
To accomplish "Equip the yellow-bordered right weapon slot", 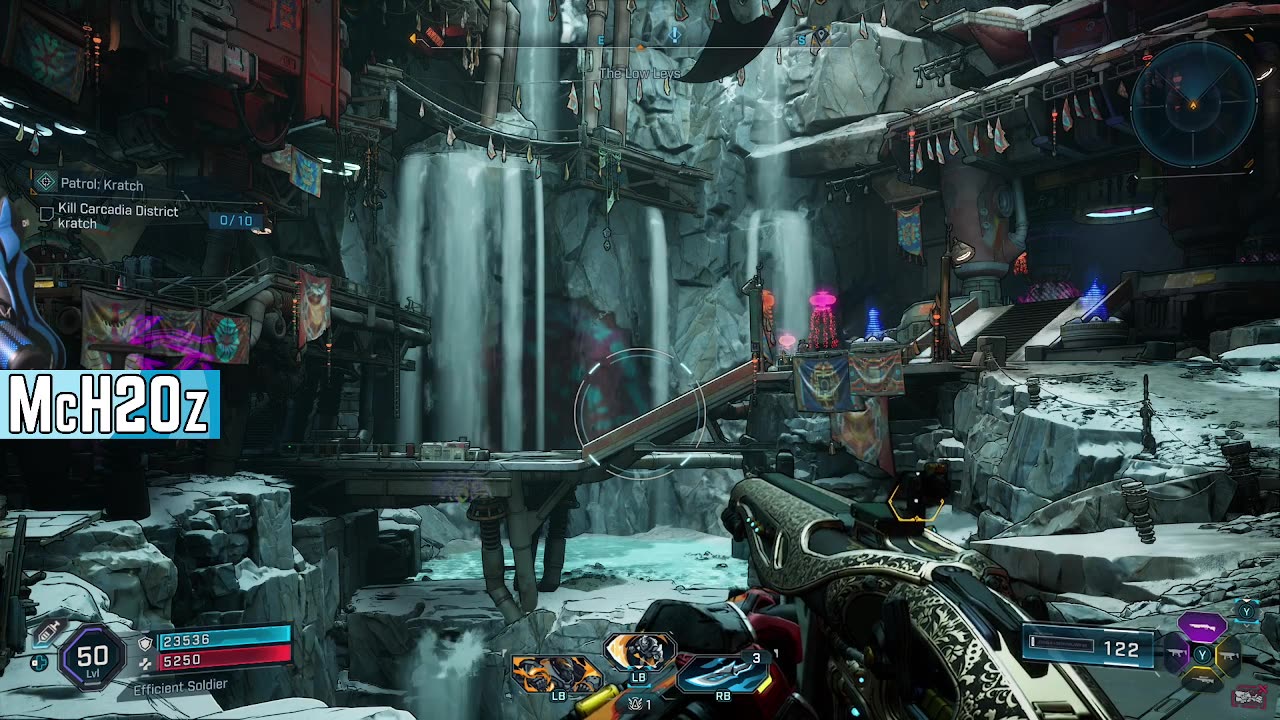I will tap(1227, 655).
